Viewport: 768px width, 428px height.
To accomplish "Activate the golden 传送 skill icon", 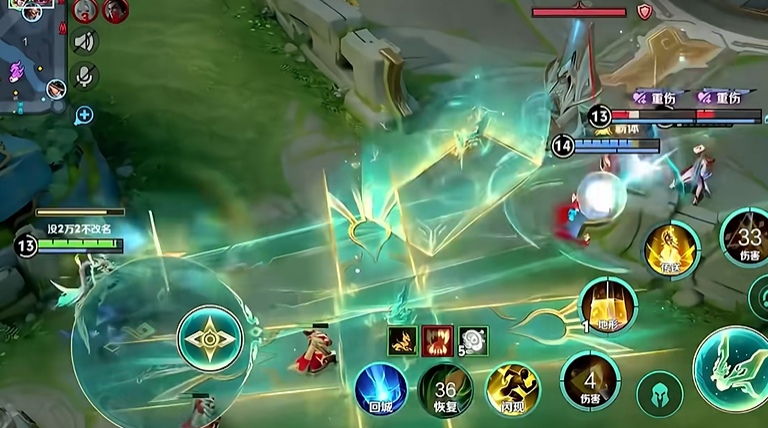I will point(671,249).
